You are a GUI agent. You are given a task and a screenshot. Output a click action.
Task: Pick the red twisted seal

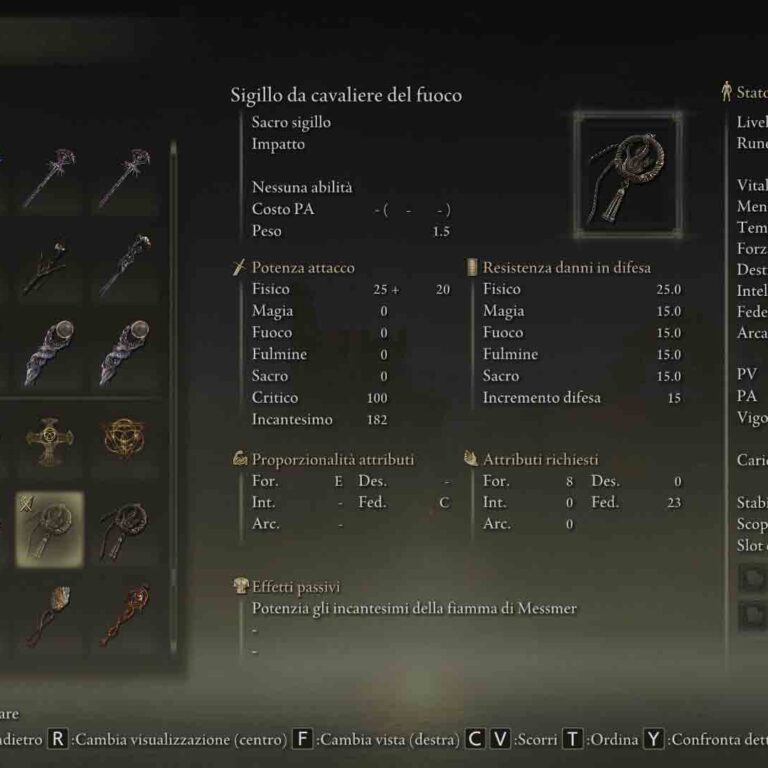125,615
